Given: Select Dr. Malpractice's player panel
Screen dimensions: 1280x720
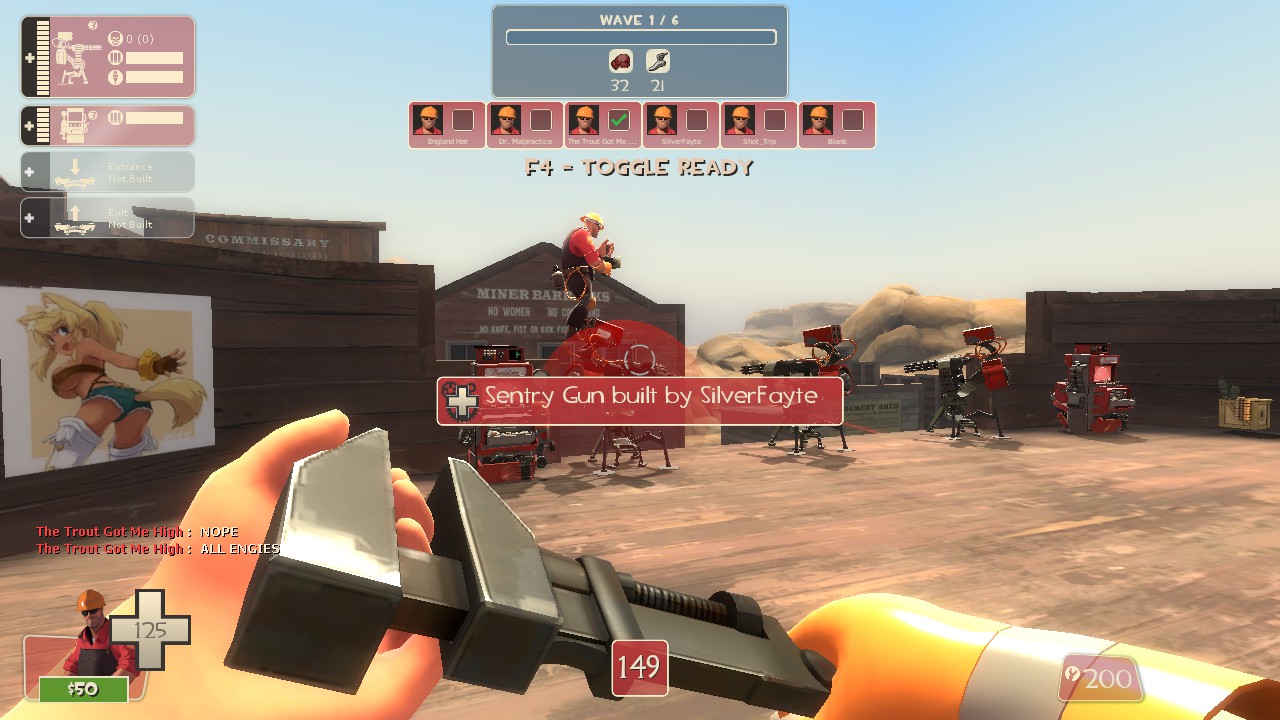Looking at the screenshot, I should pyautogui.click(x=525, y=125).
